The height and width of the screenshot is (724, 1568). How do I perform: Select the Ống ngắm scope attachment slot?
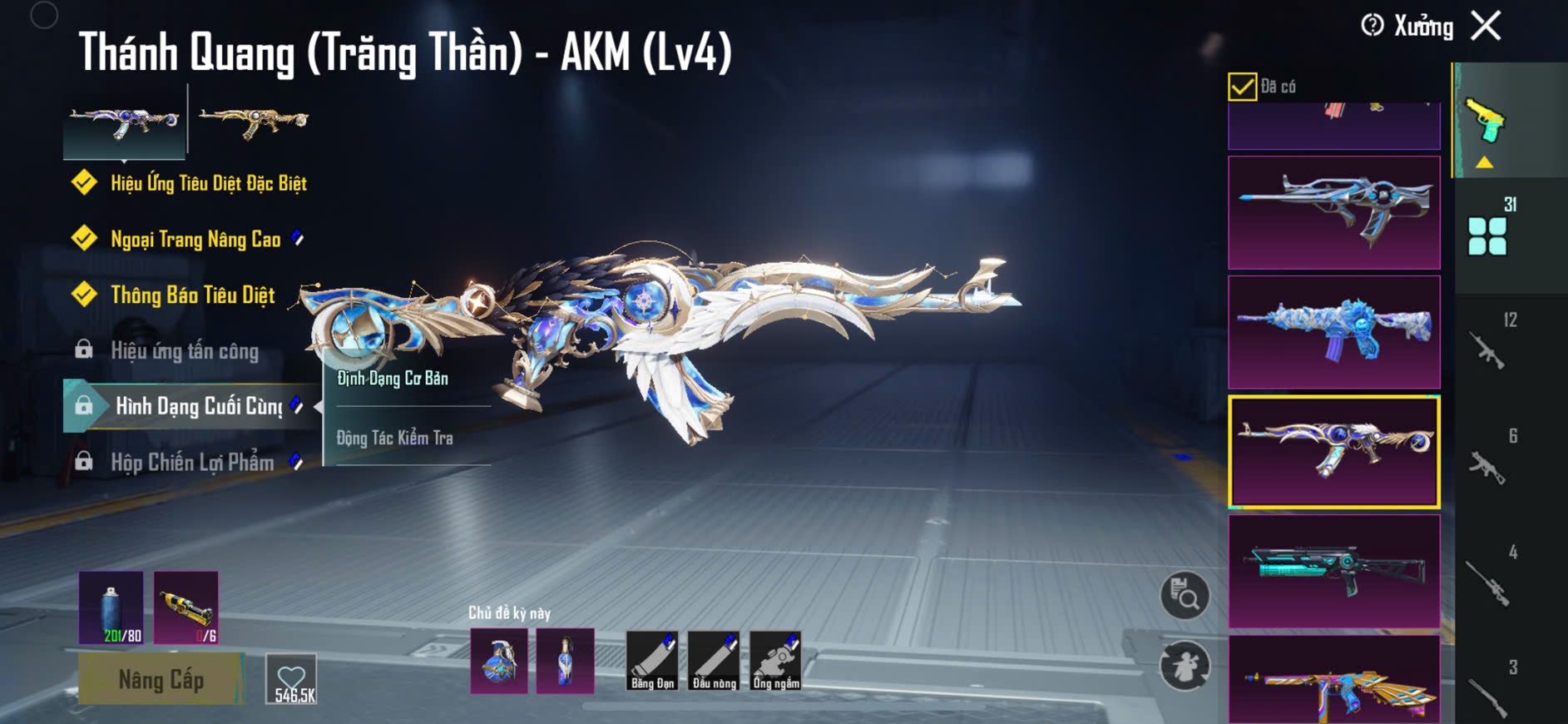(775, 661)
